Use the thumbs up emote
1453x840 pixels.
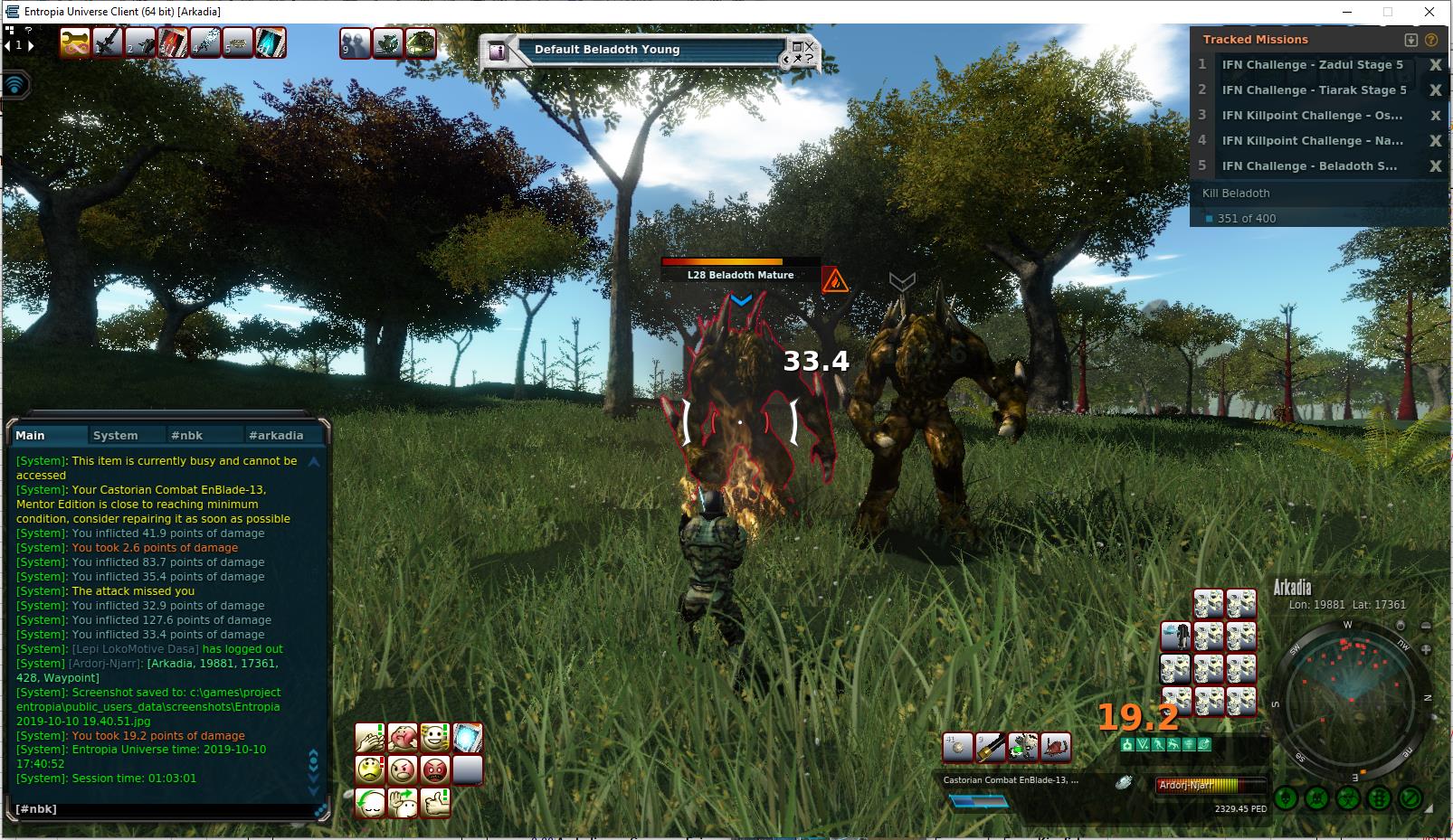pos(435,802)
